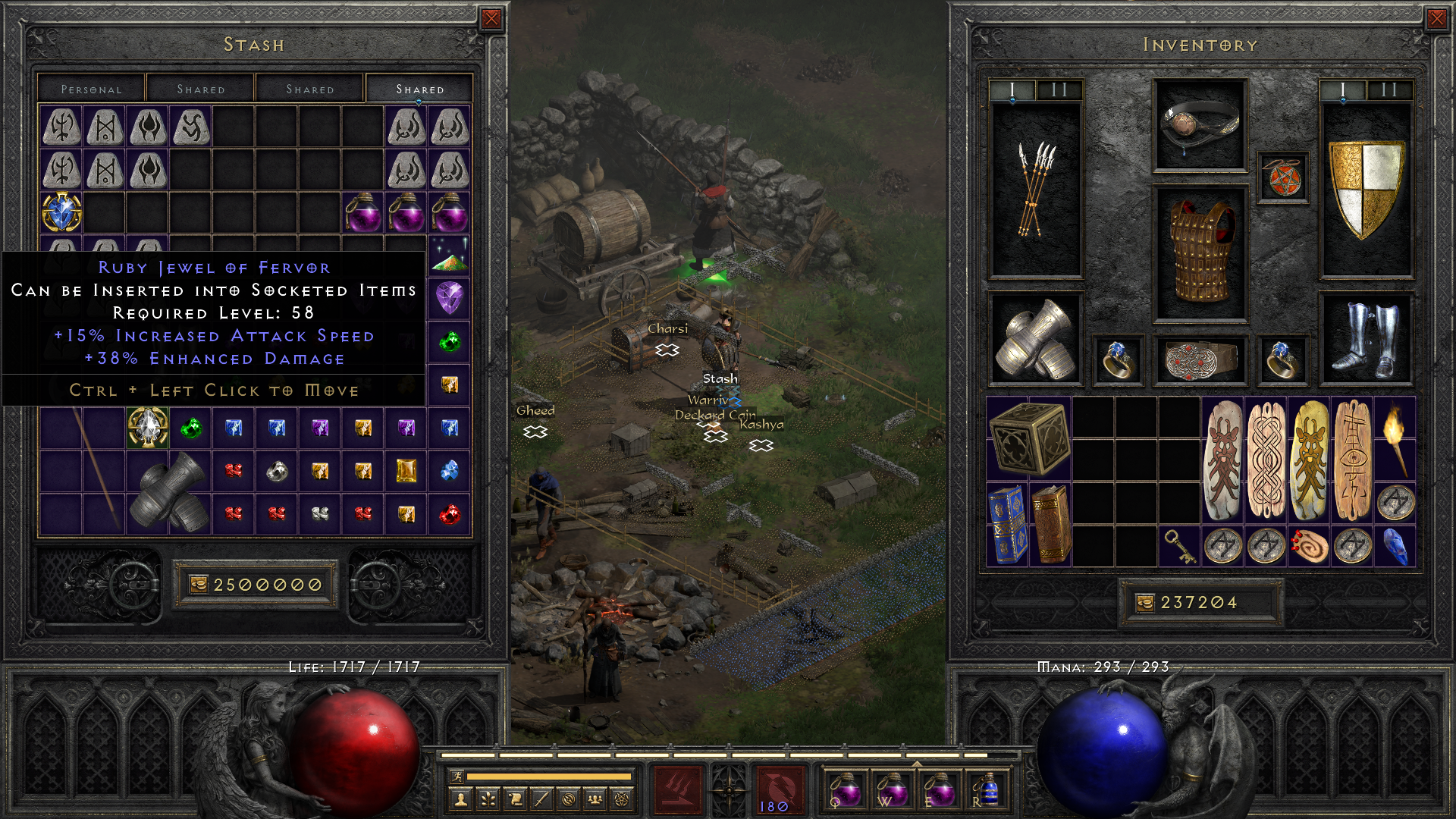This screenshot has width=1456, height=819.
Task: Click the inventory gold amount 237204
Action: tap(1200, 603)
